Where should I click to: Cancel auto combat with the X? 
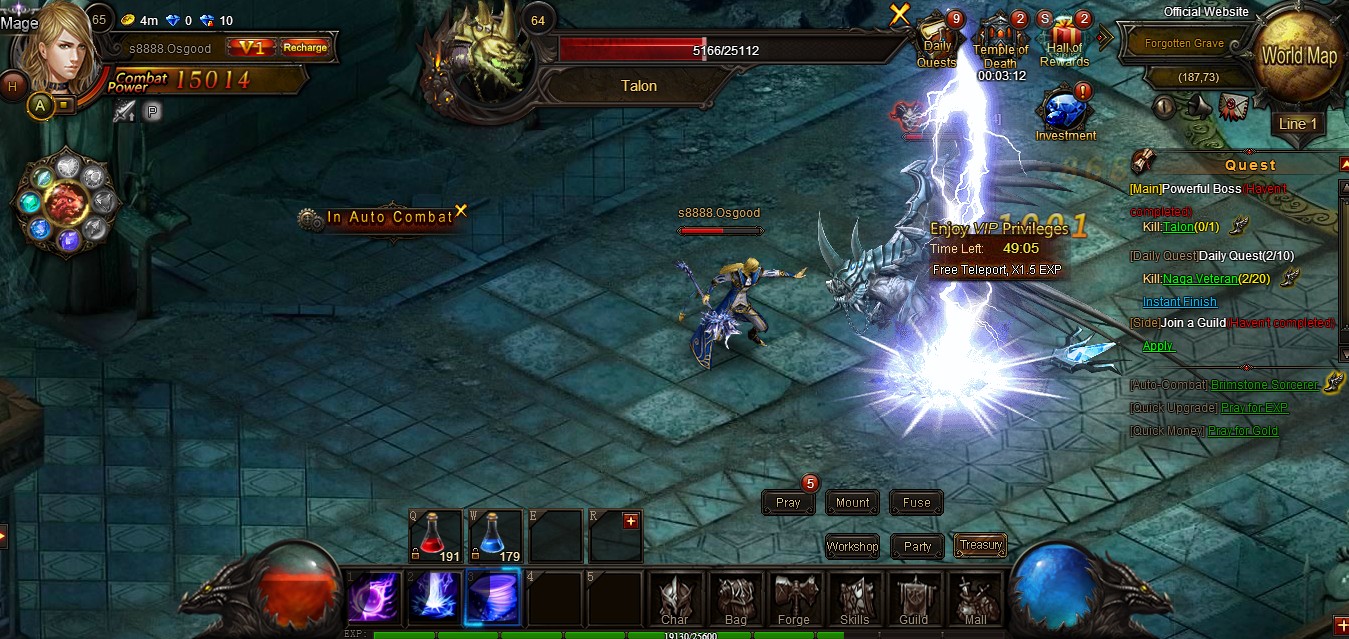tap(461, 211)
